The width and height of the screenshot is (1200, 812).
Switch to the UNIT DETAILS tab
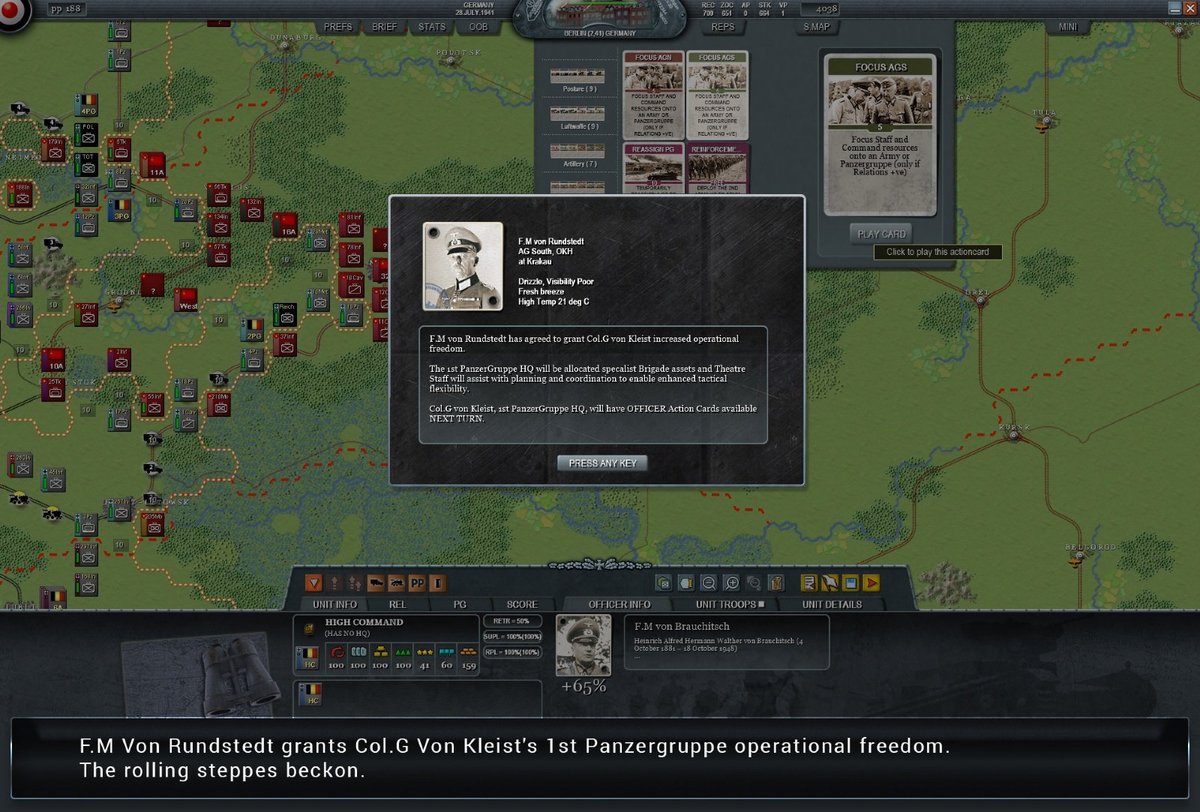click(x=831, y=604)
